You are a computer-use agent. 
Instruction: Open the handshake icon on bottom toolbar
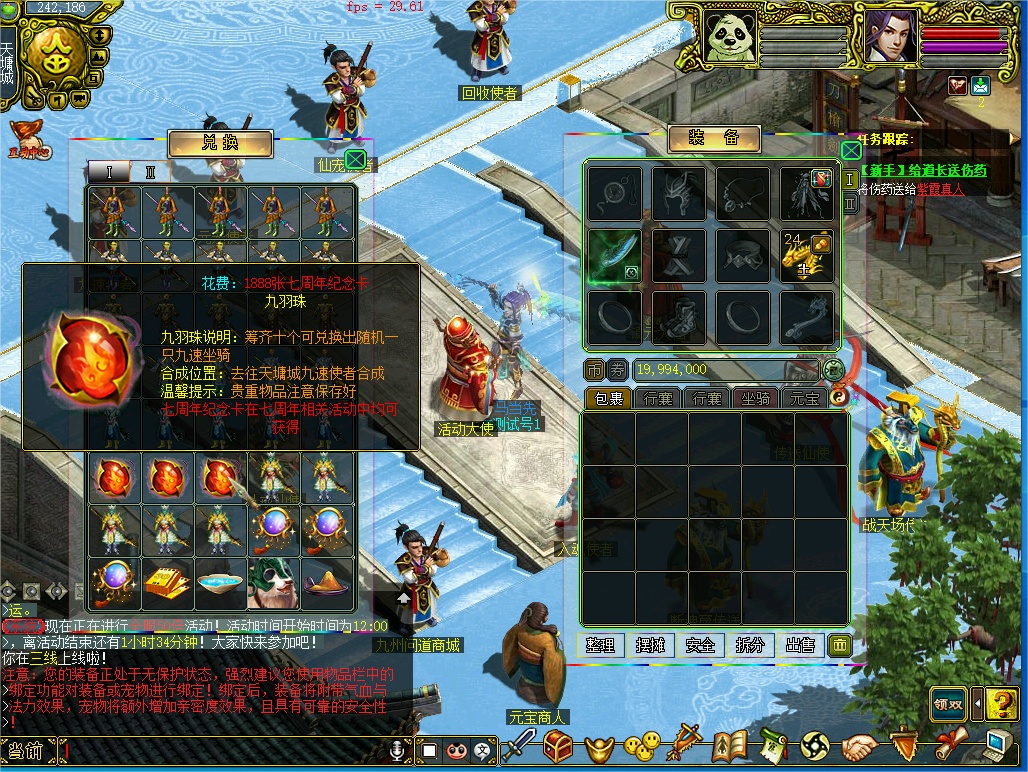click(x=859, y=746)
